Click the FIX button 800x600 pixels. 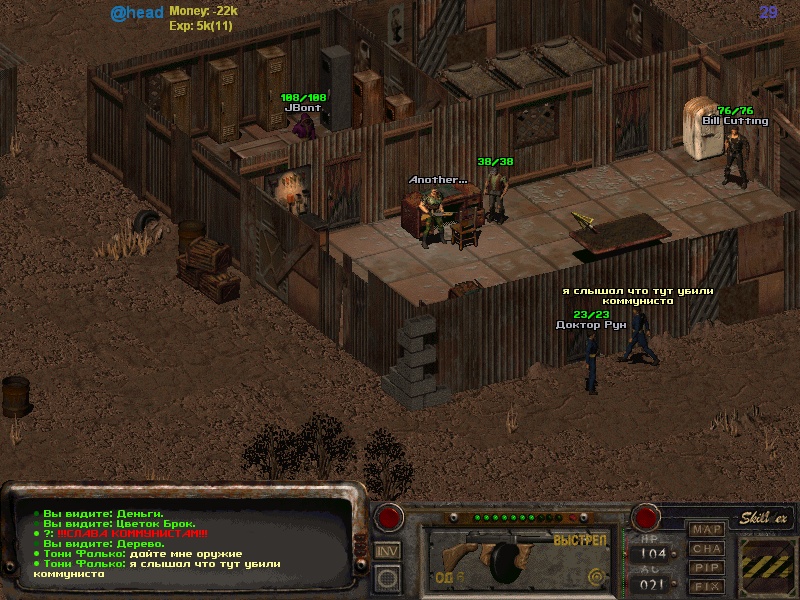pyautogui.click(x=707, y=586)
